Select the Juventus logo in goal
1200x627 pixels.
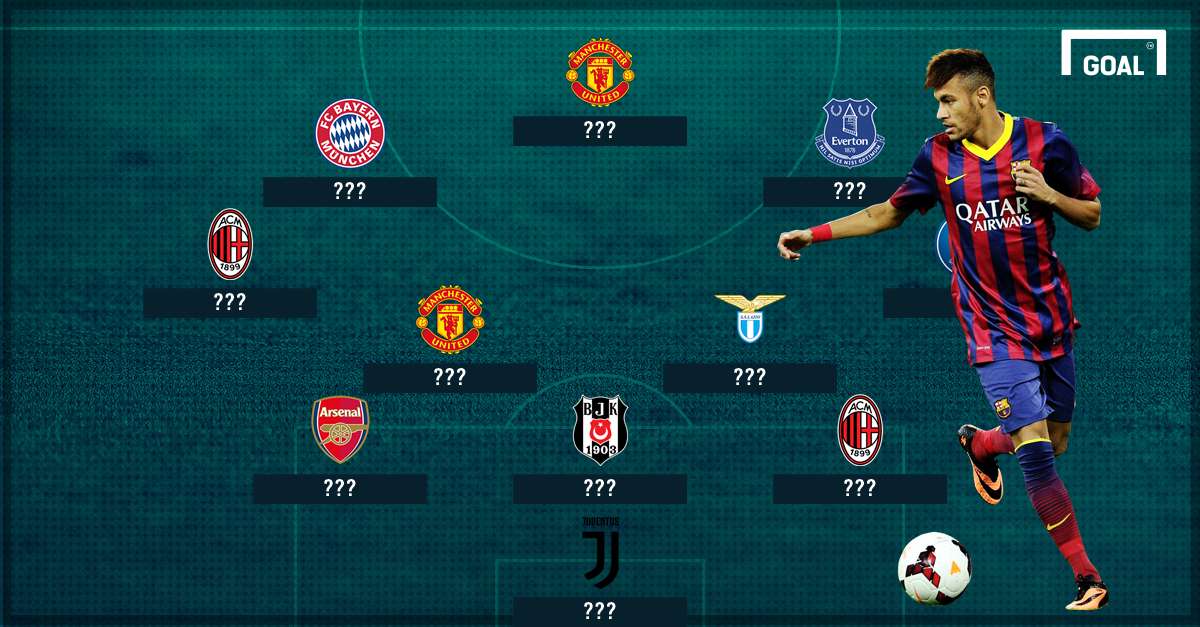point(600,553)
